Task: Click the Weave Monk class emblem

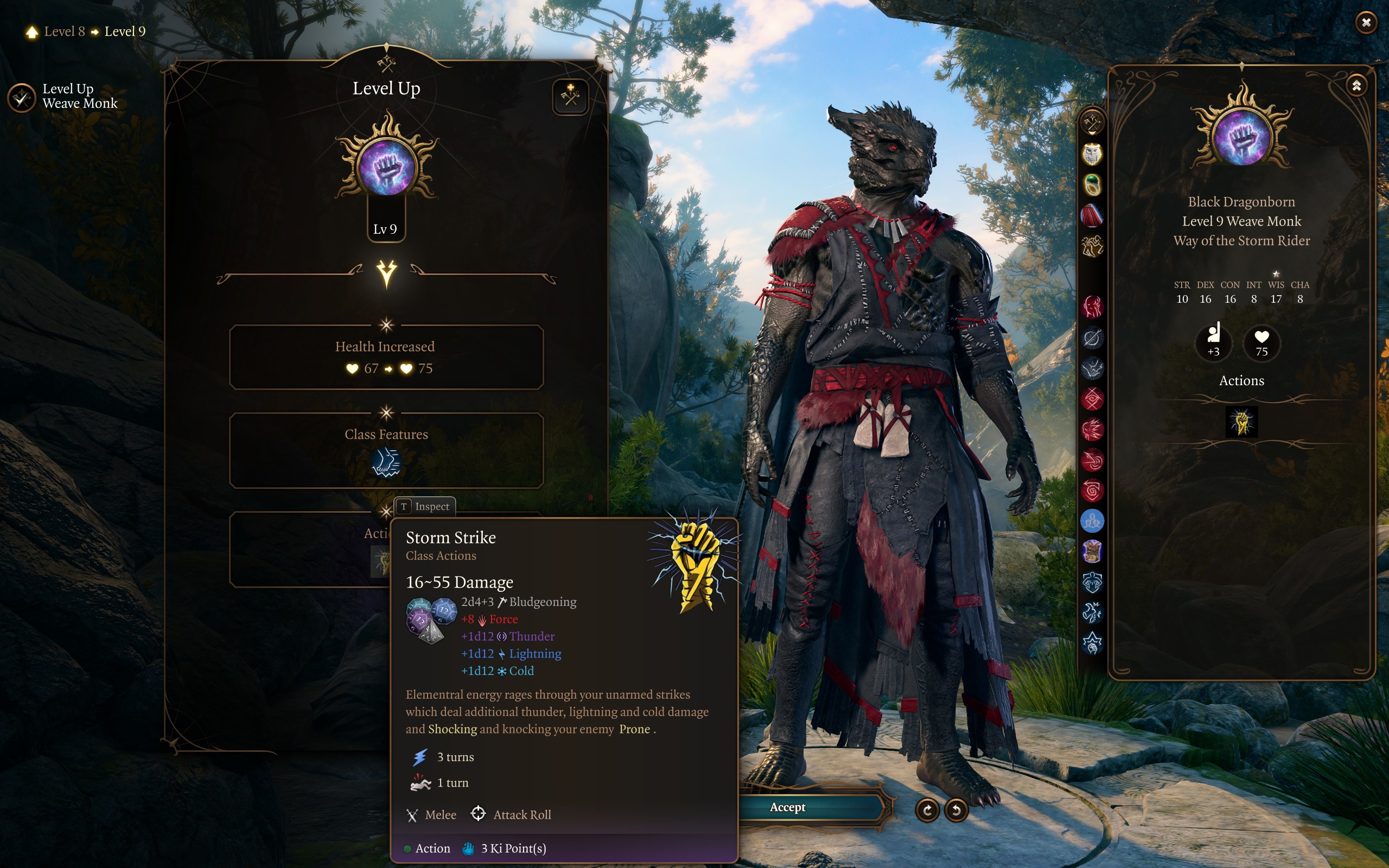Action: (x=386, y=168)
